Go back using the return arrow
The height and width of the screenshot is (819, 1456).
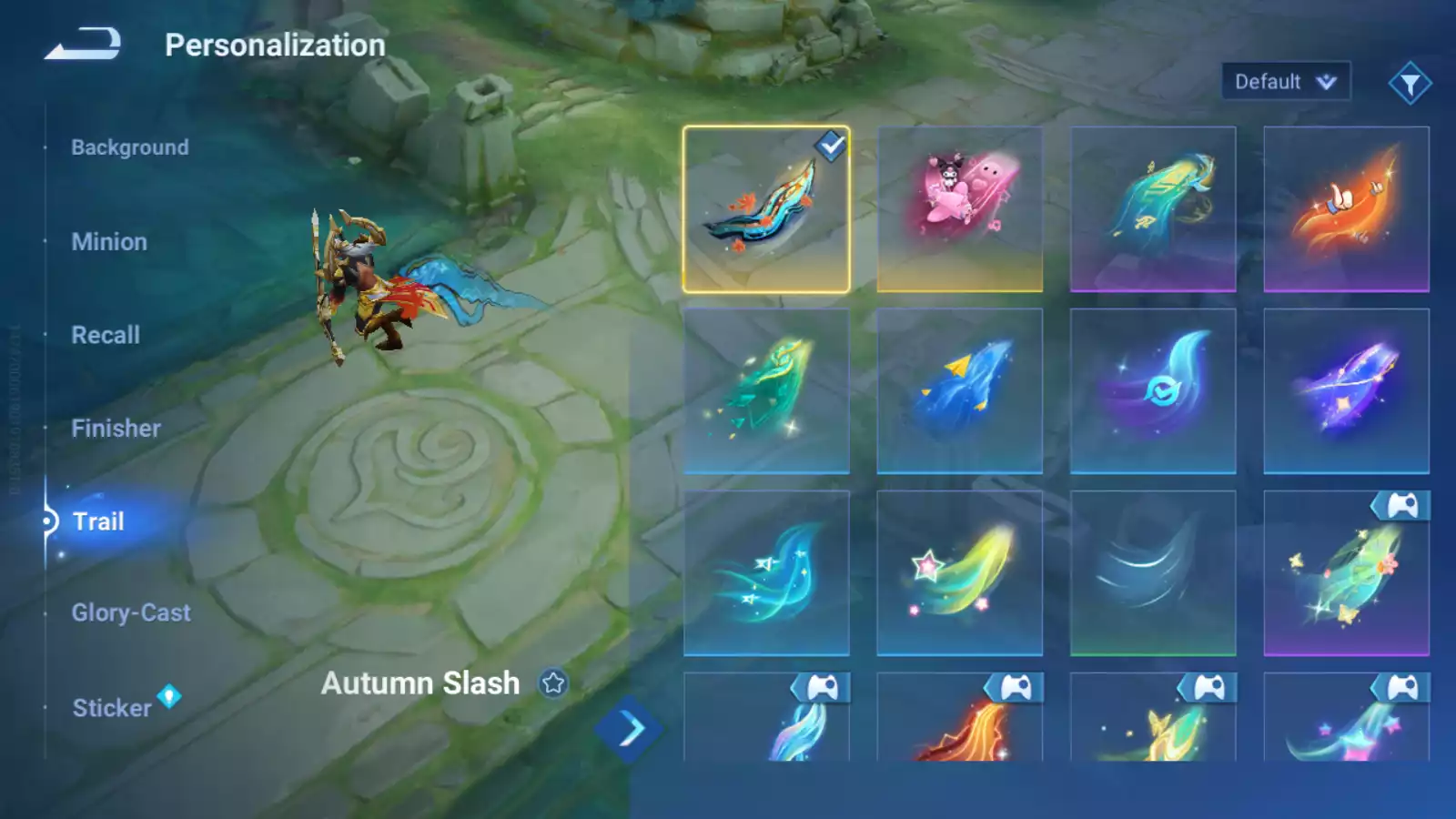[83, 44]
